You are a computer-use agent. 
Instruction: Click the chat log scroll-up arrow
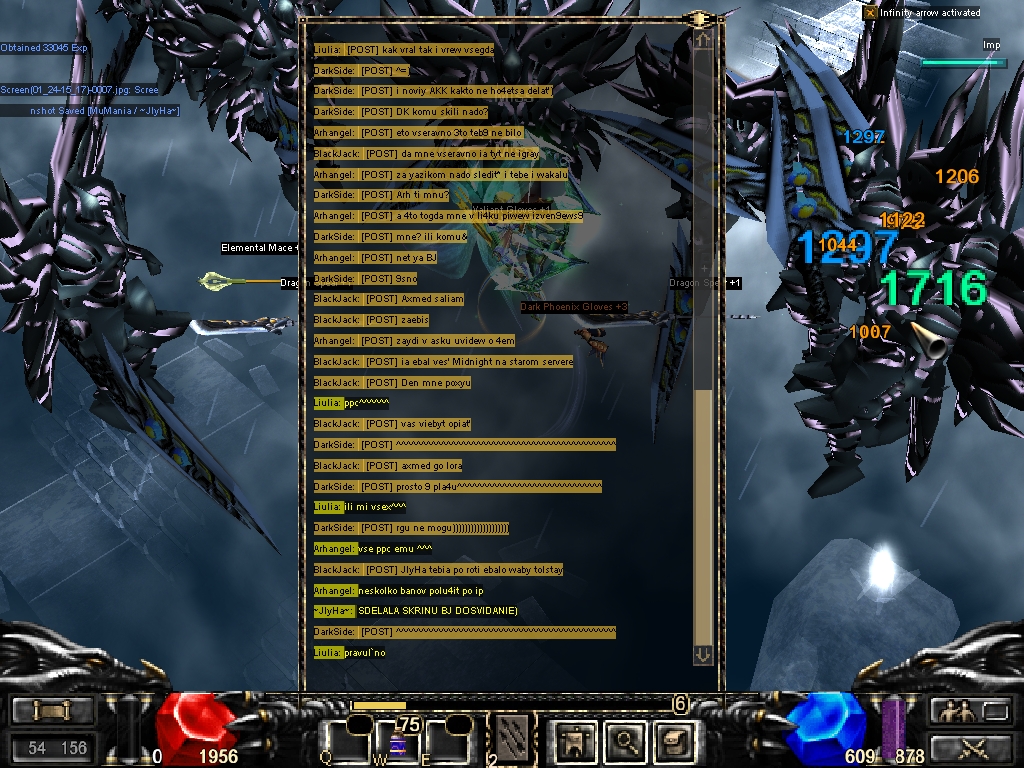pyautogui.click(x=703, y=40)
